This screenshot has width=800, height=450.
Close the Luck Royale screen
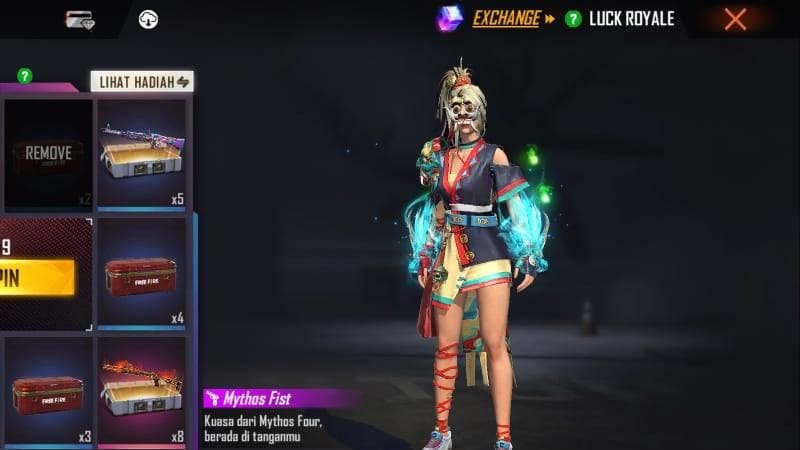point(735,19)
